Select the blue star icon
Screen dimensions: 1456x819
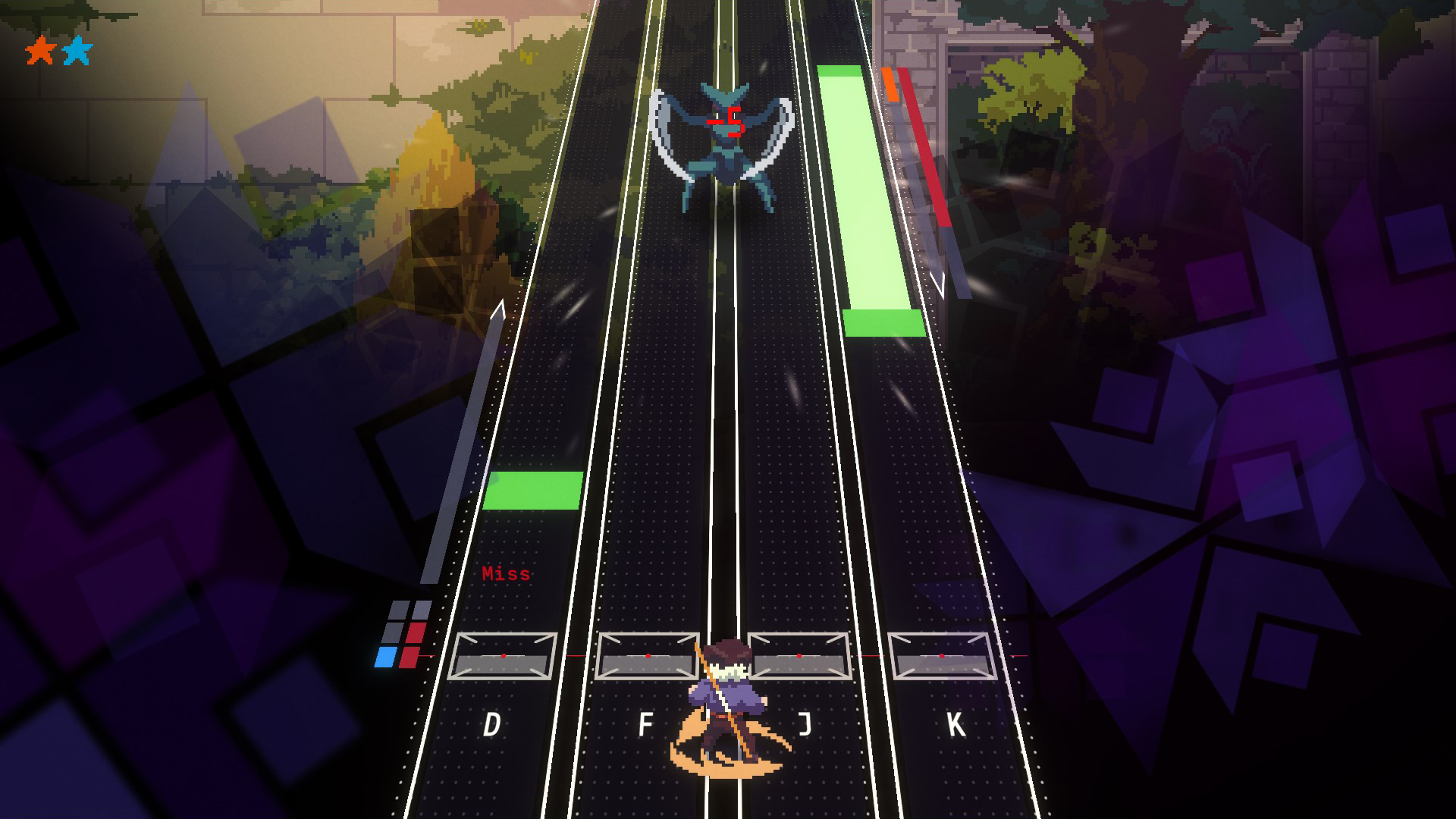(78, 50)
